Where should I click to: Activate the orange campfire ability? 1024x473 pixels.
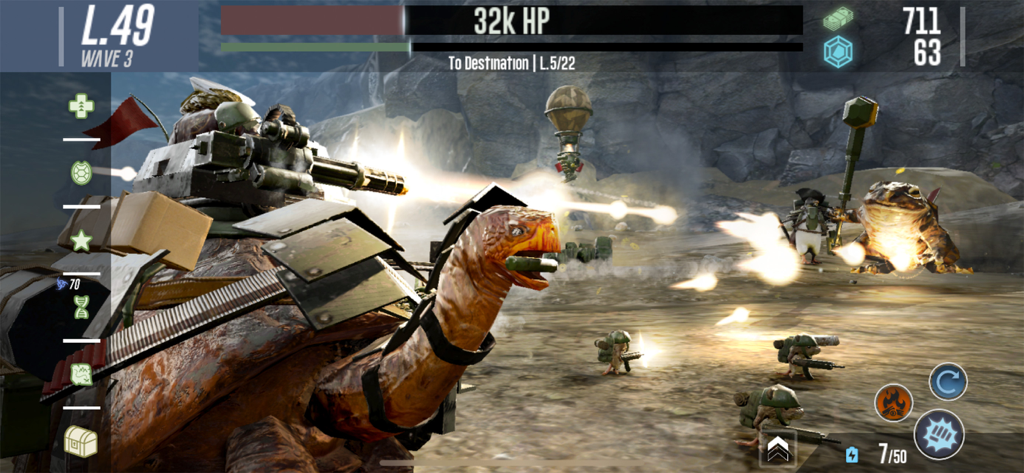(x=892, y=402)
